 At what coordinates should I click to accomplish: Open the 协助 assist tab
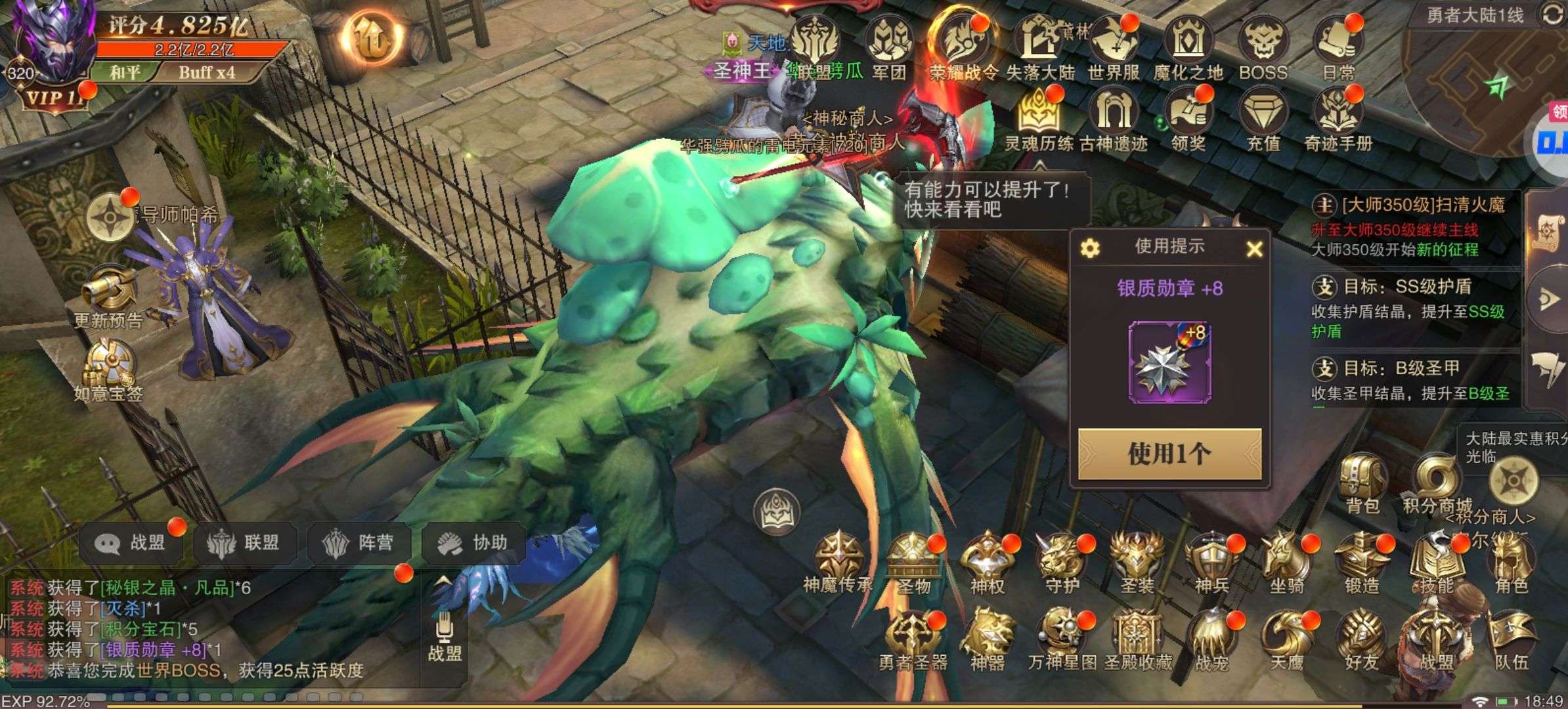tap(473, 543)
